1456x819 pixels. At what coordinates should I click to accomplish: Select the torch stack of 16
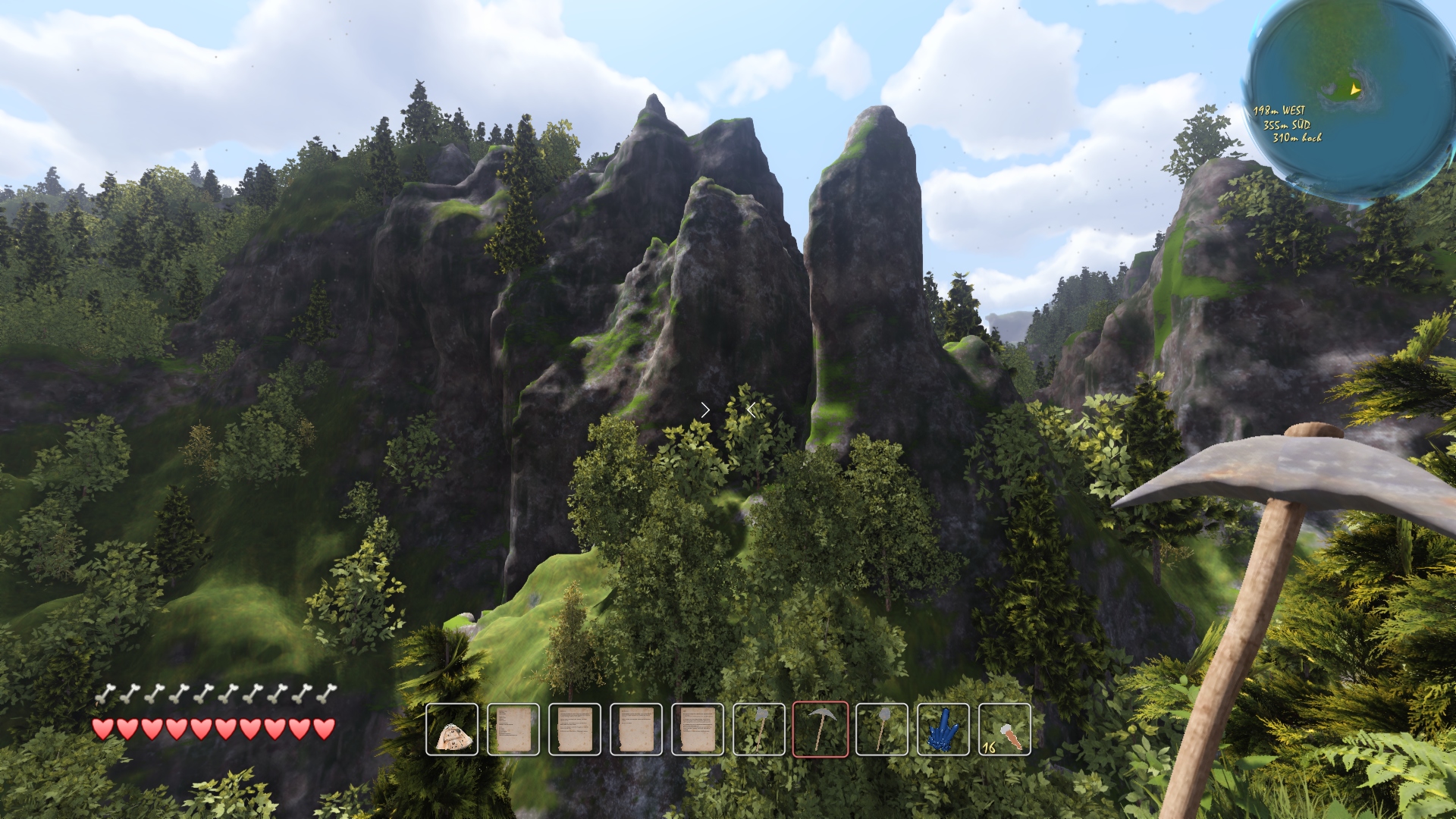1005,730
